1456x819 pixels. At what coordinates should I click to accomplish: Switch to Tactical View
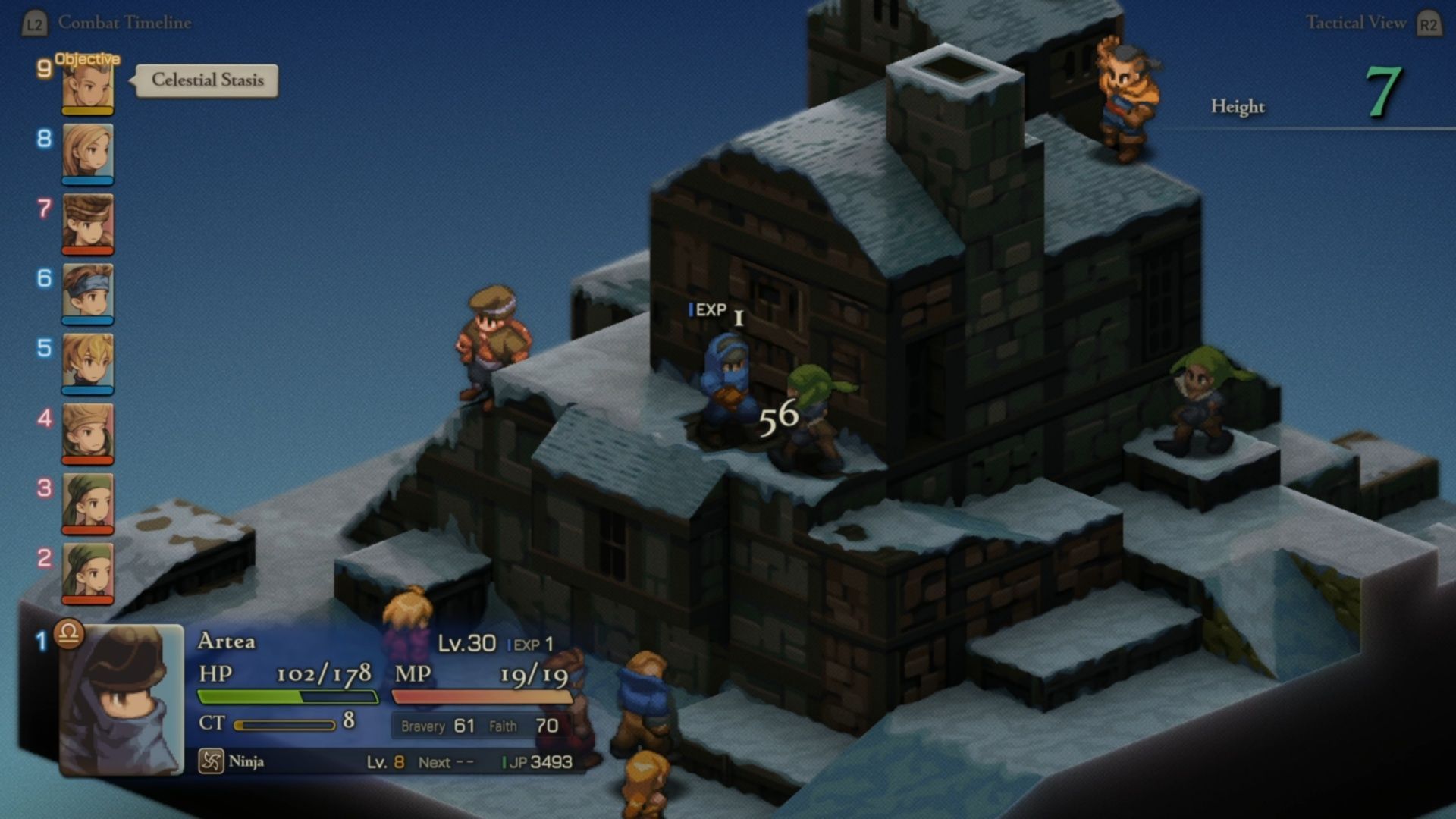(x=1355, y=23)
